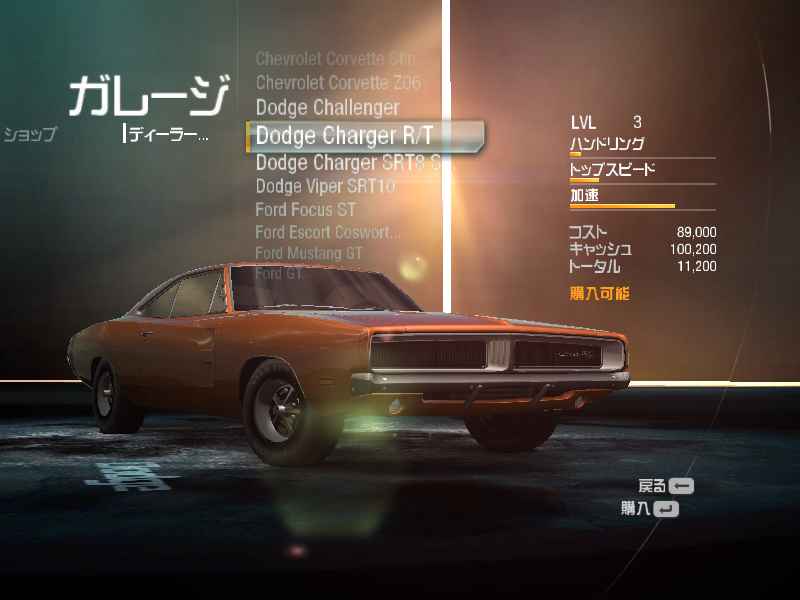Screen dimensions: 800x600
Task: Choose the Ford Escort Cosworth entry
Action: [x=327, y=232]
